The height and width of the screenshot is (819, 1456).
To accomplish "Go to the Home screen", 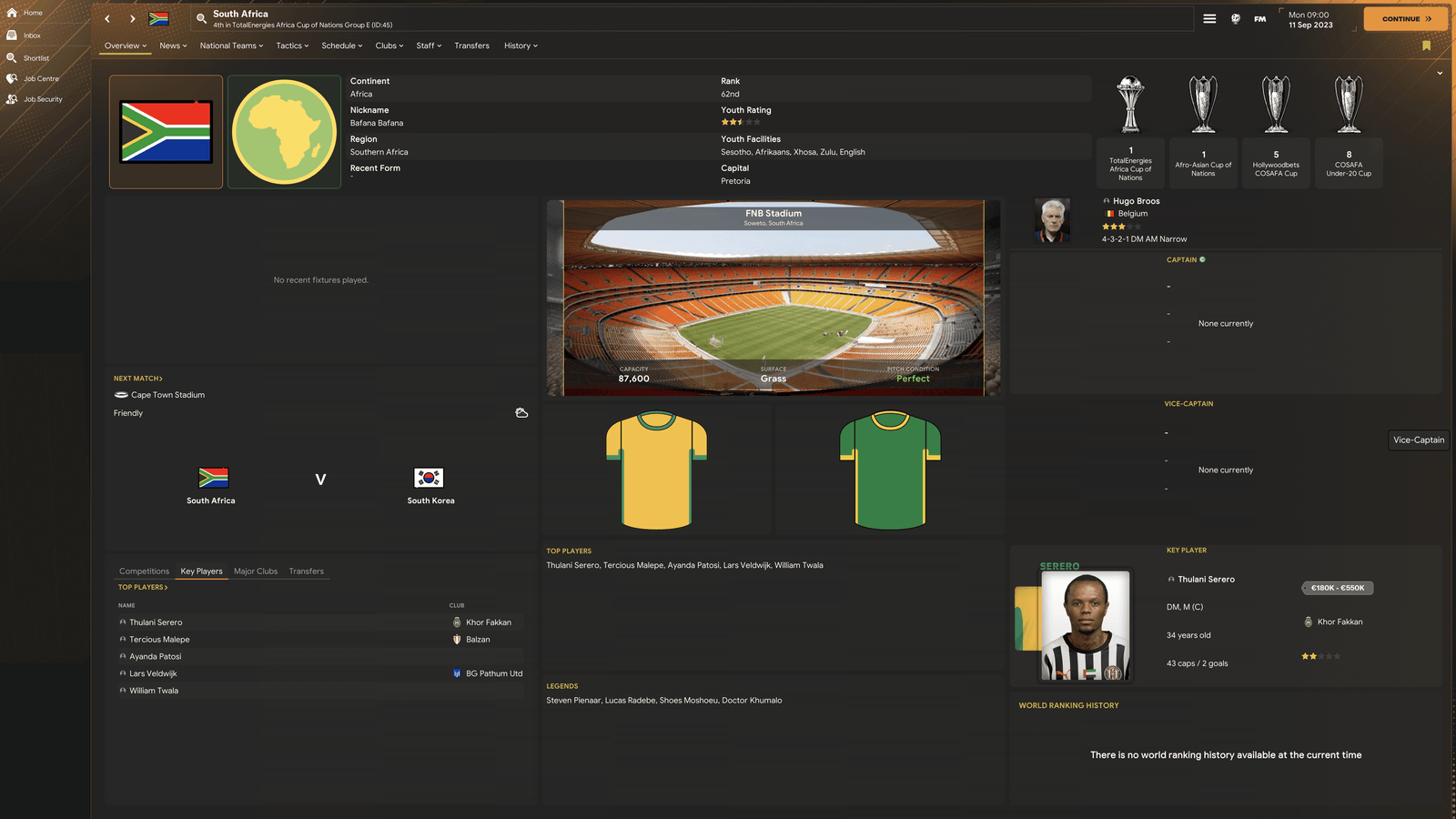I will tap(33, 13).
